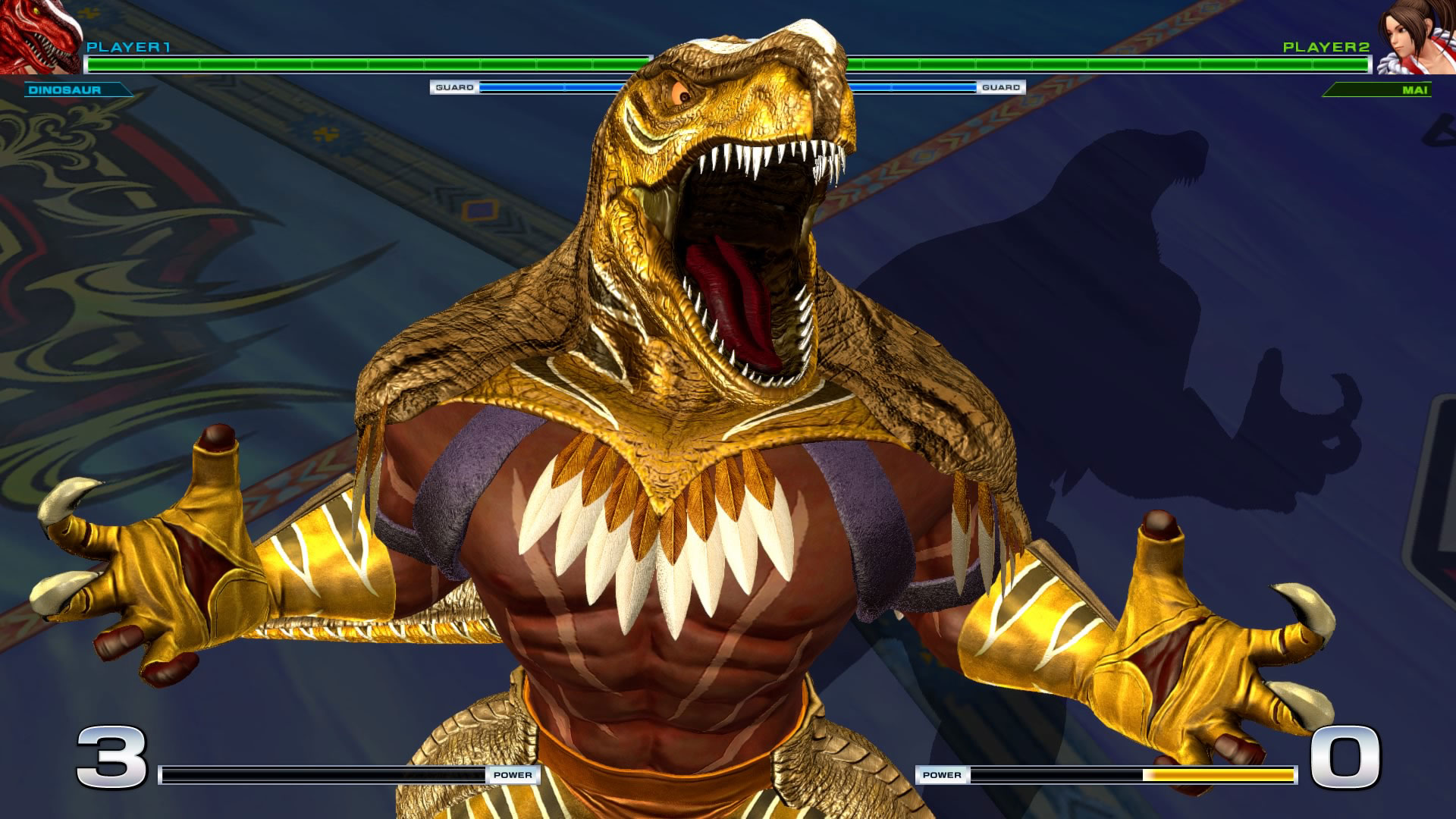Click the left GUARD gauge label icon
Viewport: 1456px width, 819px height.
[x=453, y=88]
